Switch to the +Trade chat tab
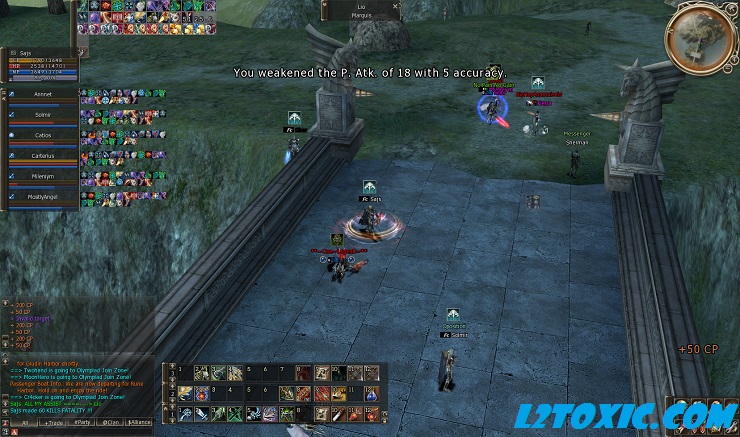740x437 pixels. [x=54, y=423]
